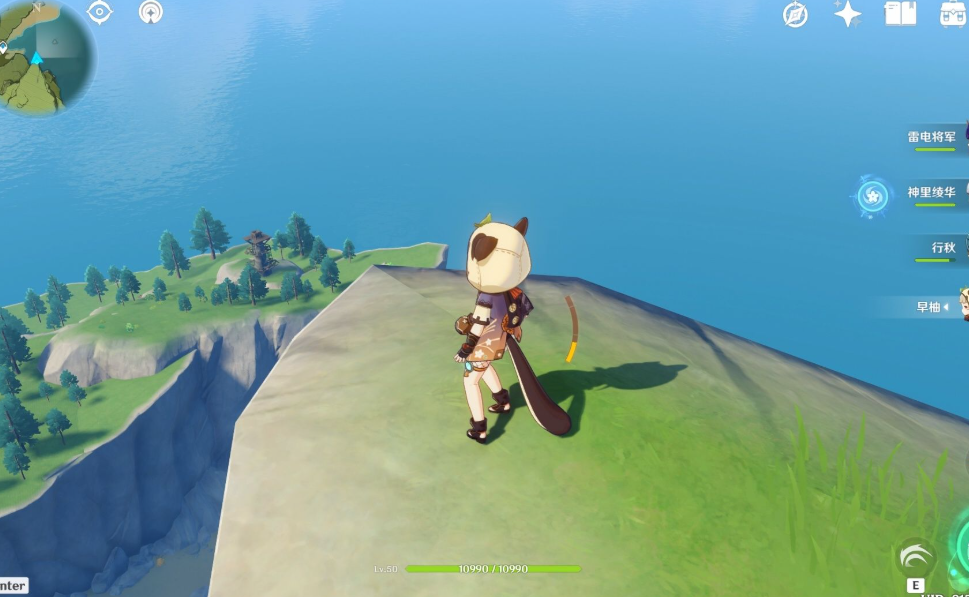Trigger 神里绫华's glowing elemental burst icon

tap(872, 195)
